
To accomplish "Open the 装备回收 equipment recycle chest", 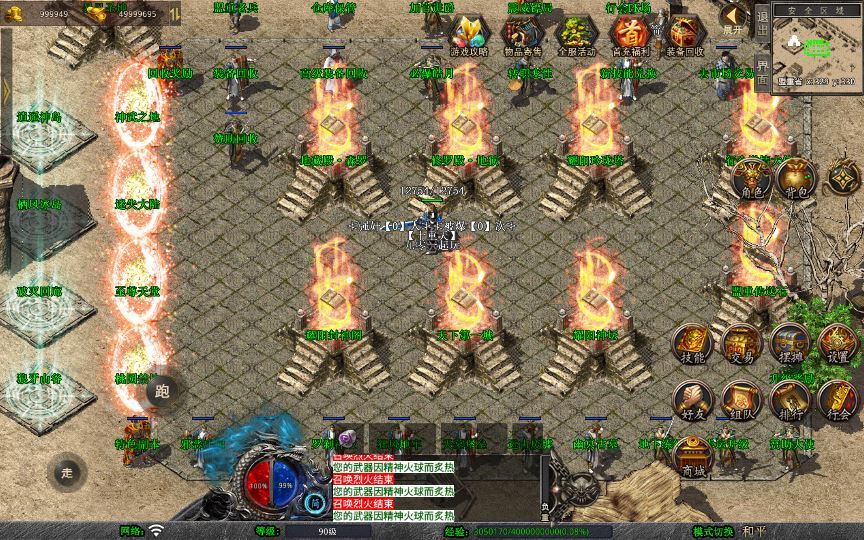I will pyautogui.click(x=684, y=34).
